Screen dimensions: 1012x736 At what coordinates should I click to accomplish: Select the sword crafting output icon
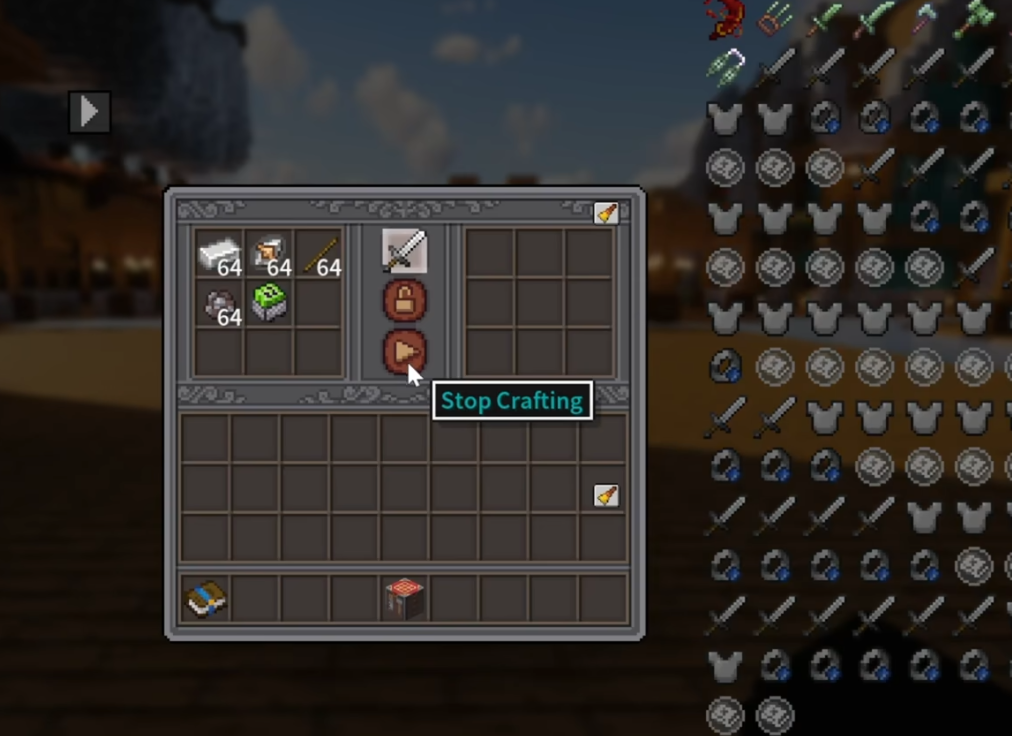(404, 251)
